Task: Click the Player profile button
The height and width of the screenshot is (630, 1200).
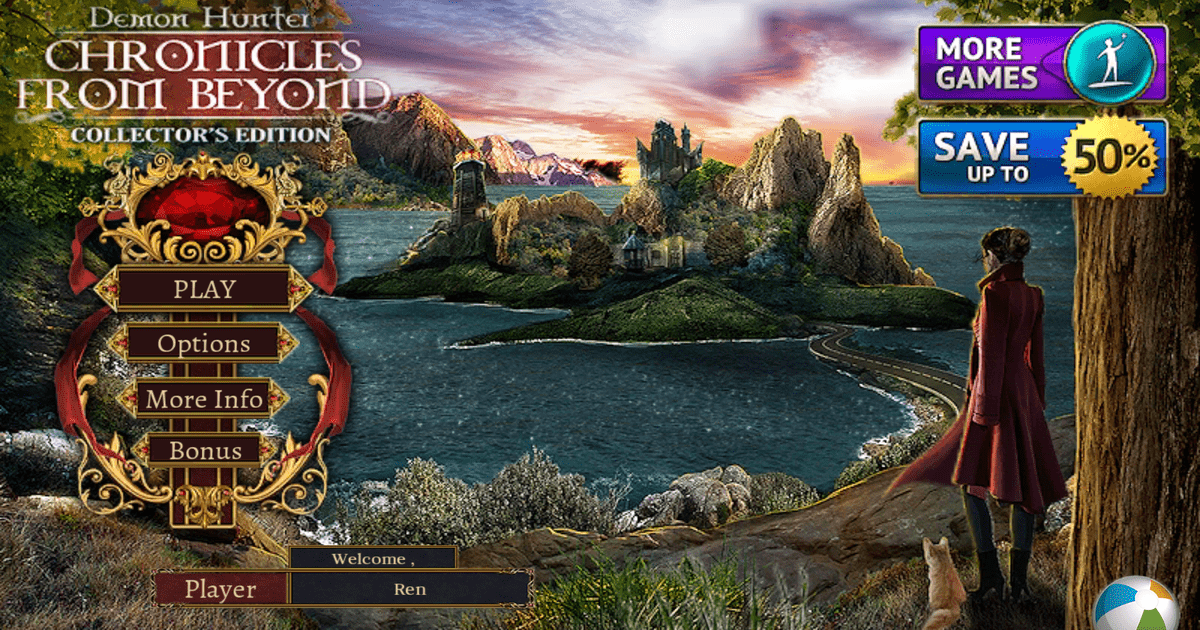Action: coord(220,589)
